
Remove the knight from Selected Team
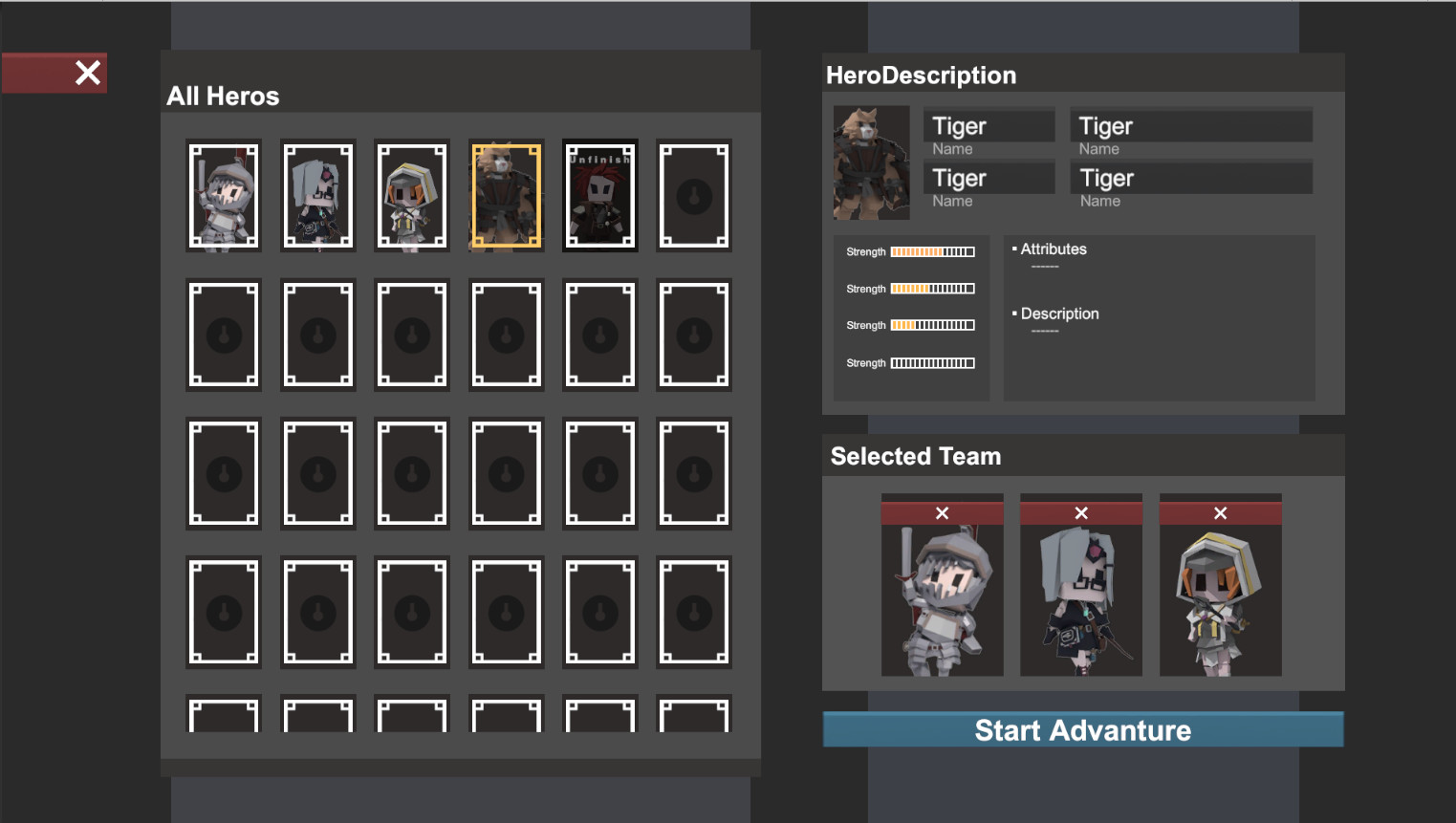(x=942, y=511)
